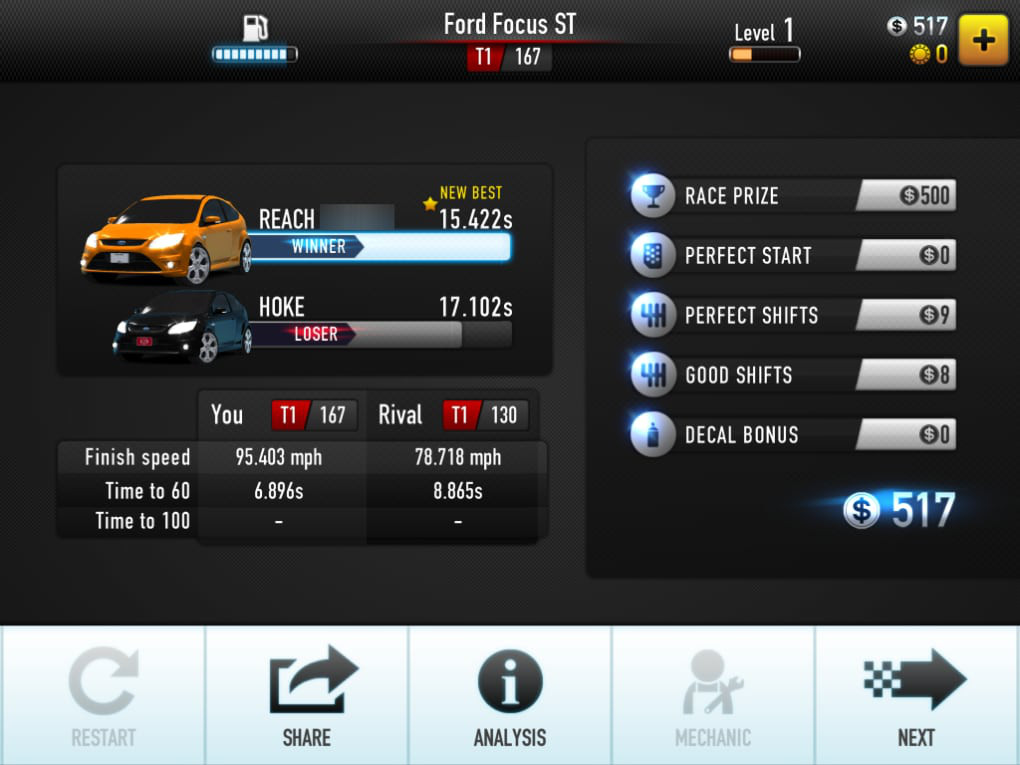
Task: Continue with the Next button
Action: tap(916, 696)
